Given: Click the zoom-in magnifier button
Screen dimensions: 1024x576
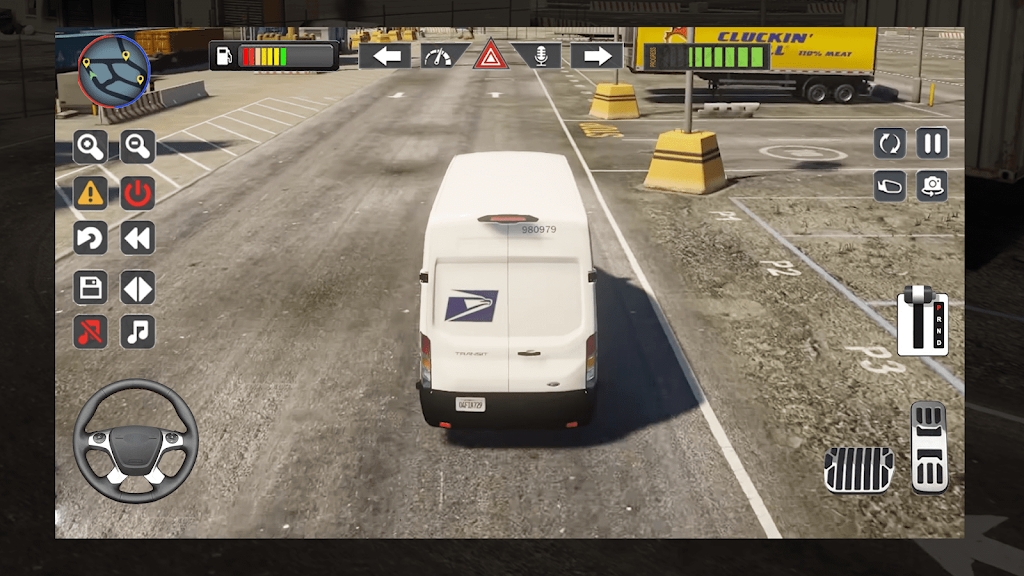Looking at the screenshot, I should tap(90, 147).
